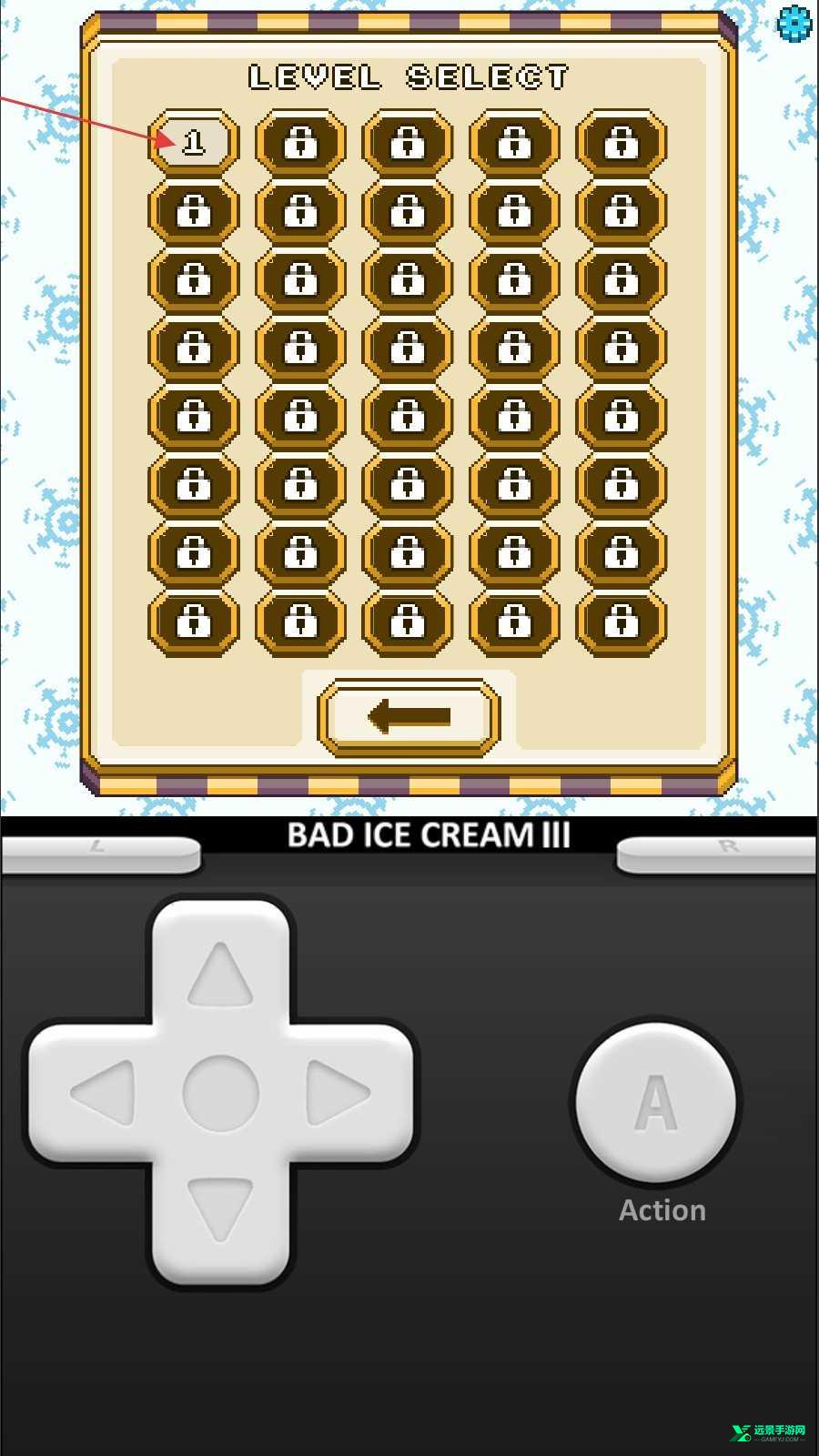Tap the A Action button
The height and width of the screenshot is (1456, 819).
656,1102
